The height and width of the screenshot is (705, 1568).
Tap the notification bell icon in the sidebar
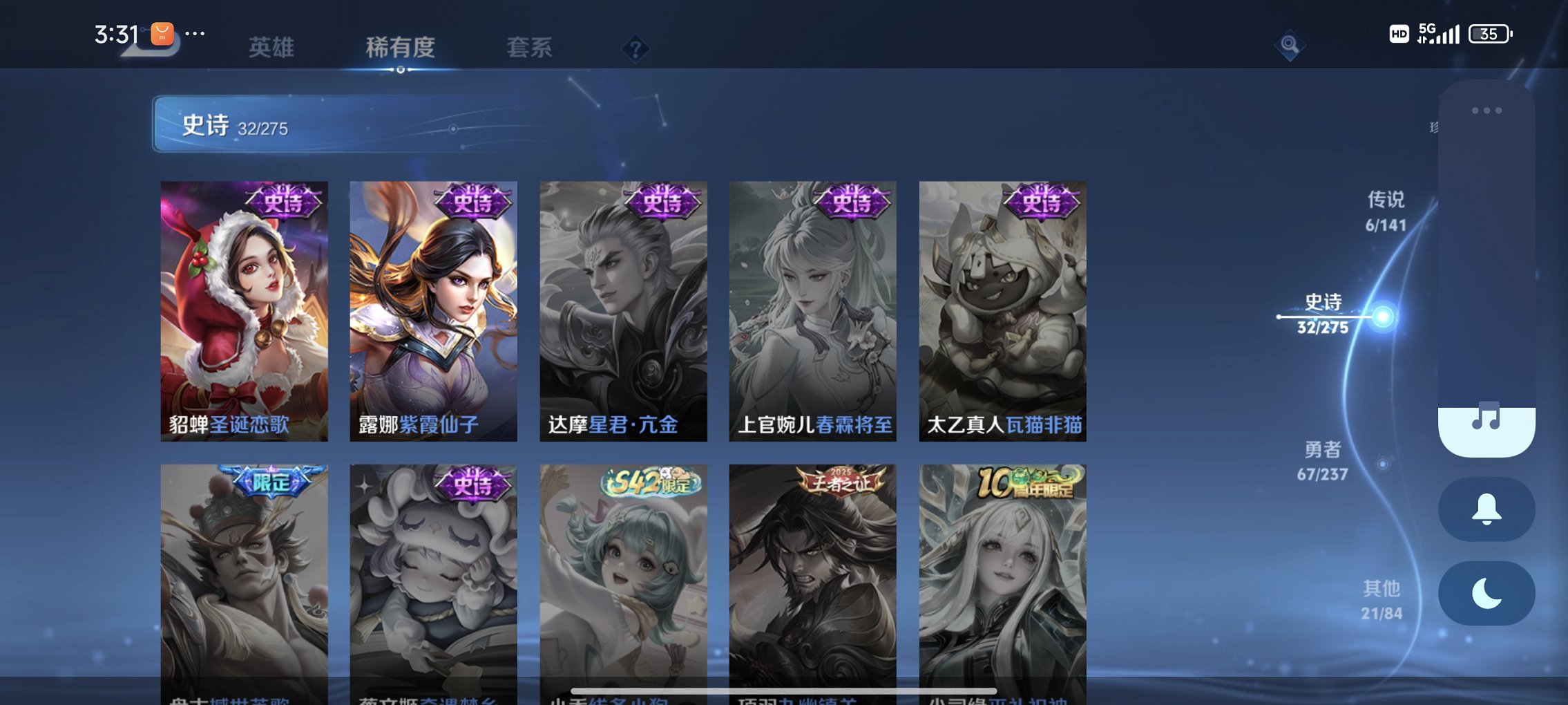(x=1486, y=509)
